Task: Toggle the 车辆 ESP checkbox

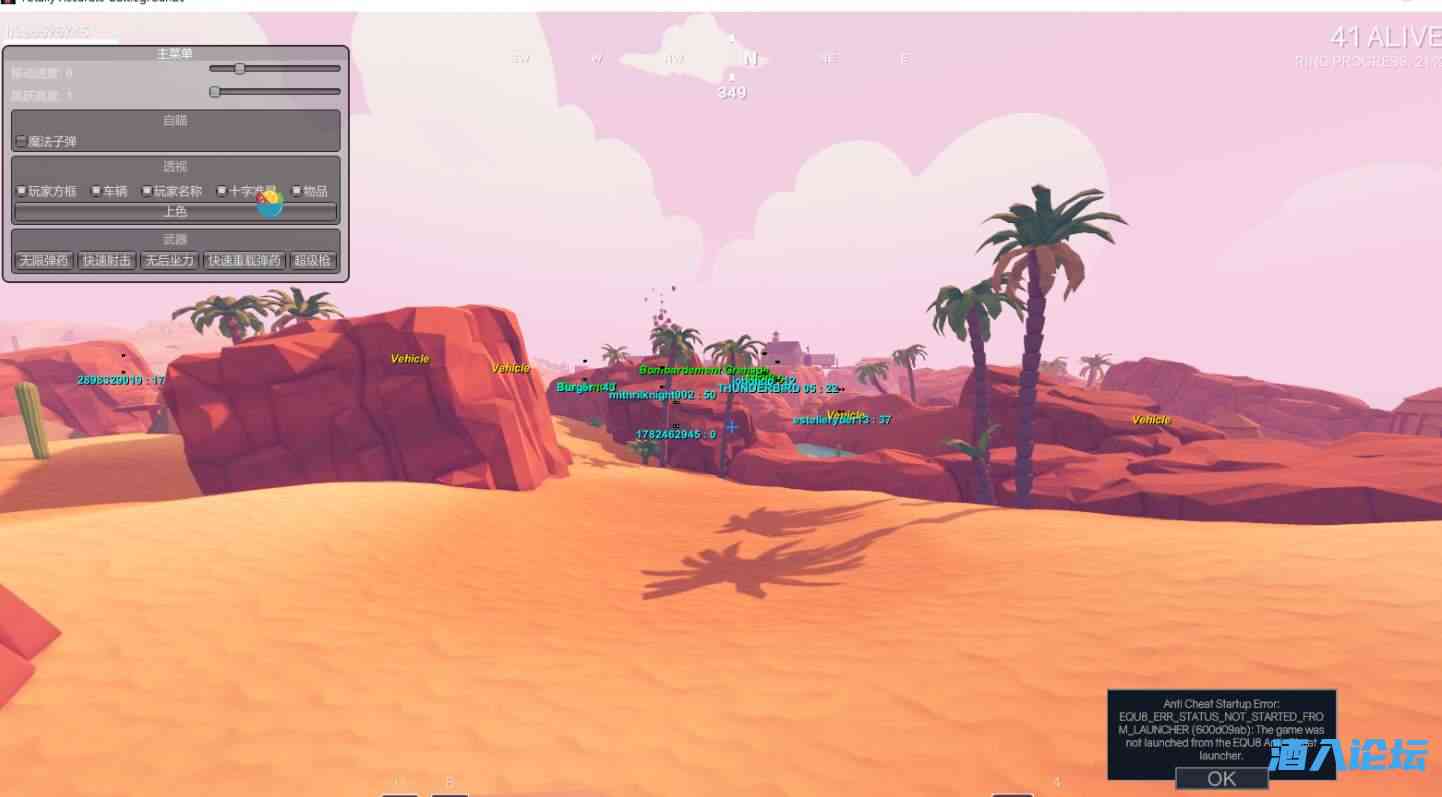Action: pos(95,190)
